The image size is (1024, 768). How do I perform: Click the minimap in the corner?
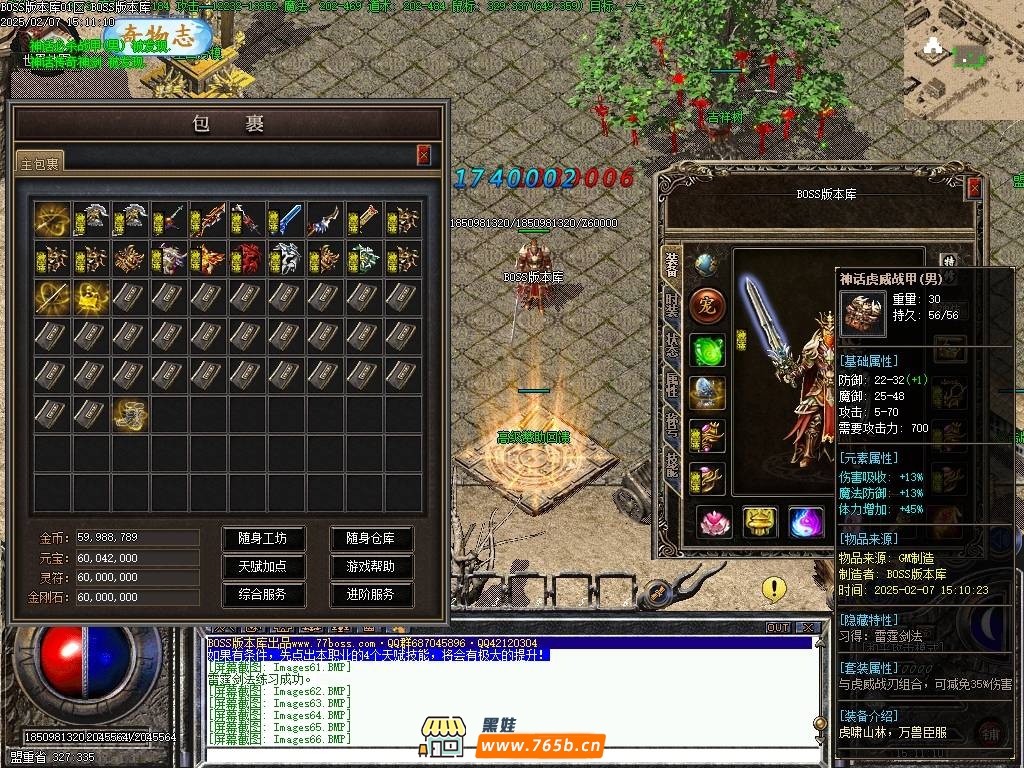958,60
